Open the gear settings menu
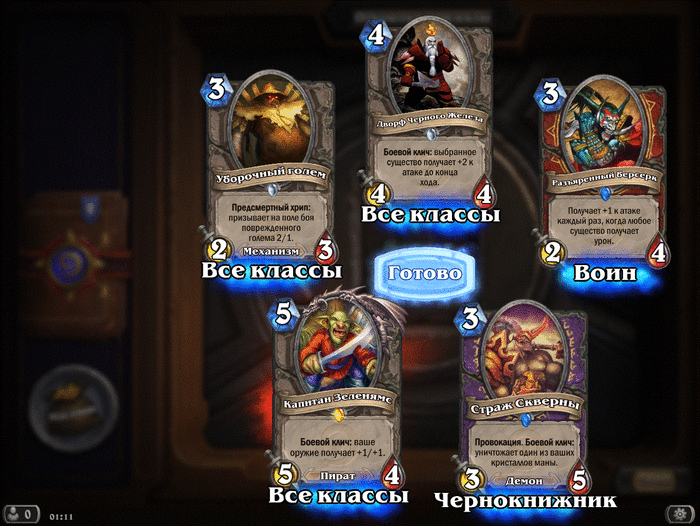This screenshot has width=700, height=526. click(680, 514)
